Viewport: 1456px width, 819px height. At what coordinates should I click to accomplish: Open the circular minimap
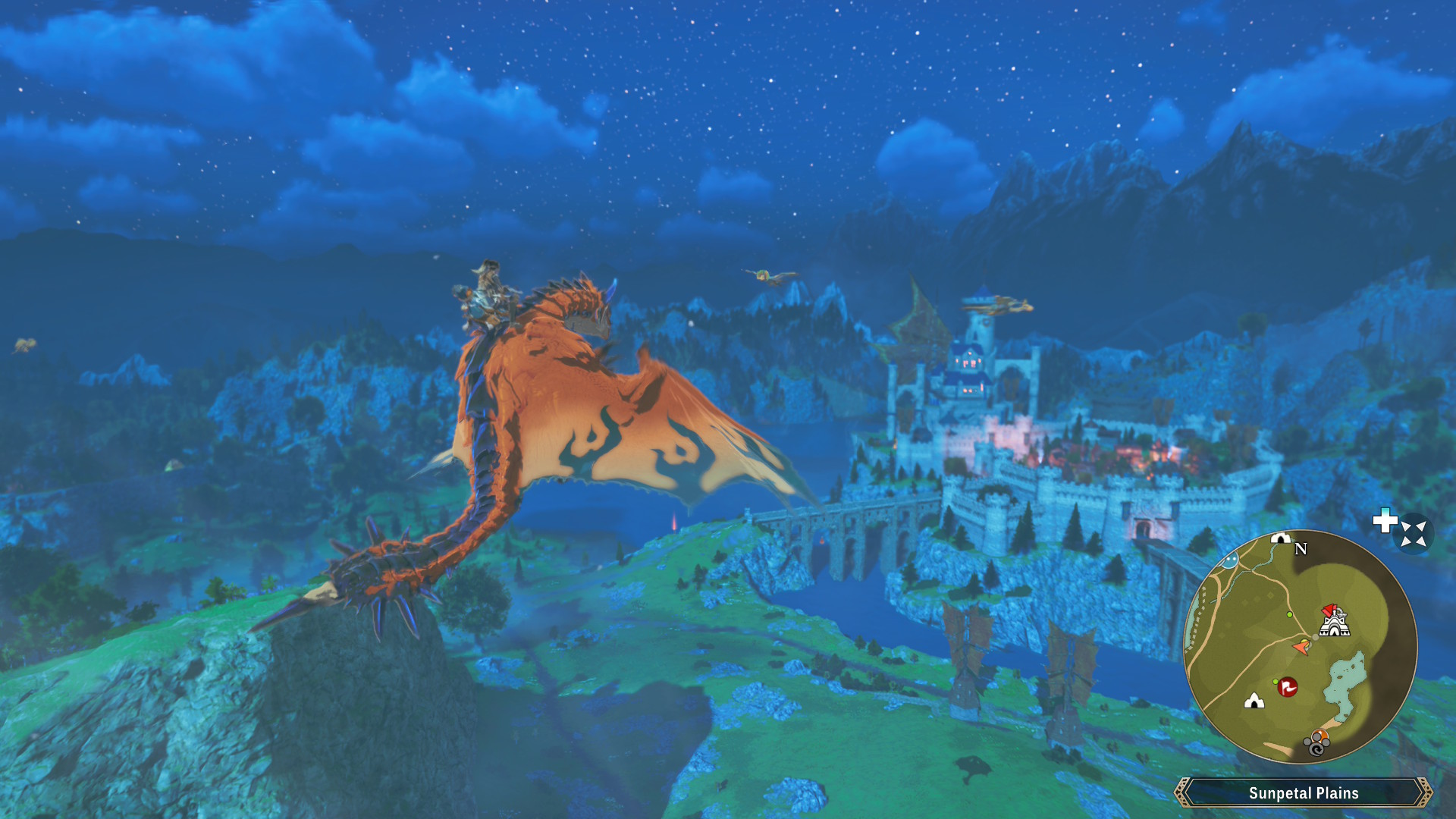click(1300, 646)
